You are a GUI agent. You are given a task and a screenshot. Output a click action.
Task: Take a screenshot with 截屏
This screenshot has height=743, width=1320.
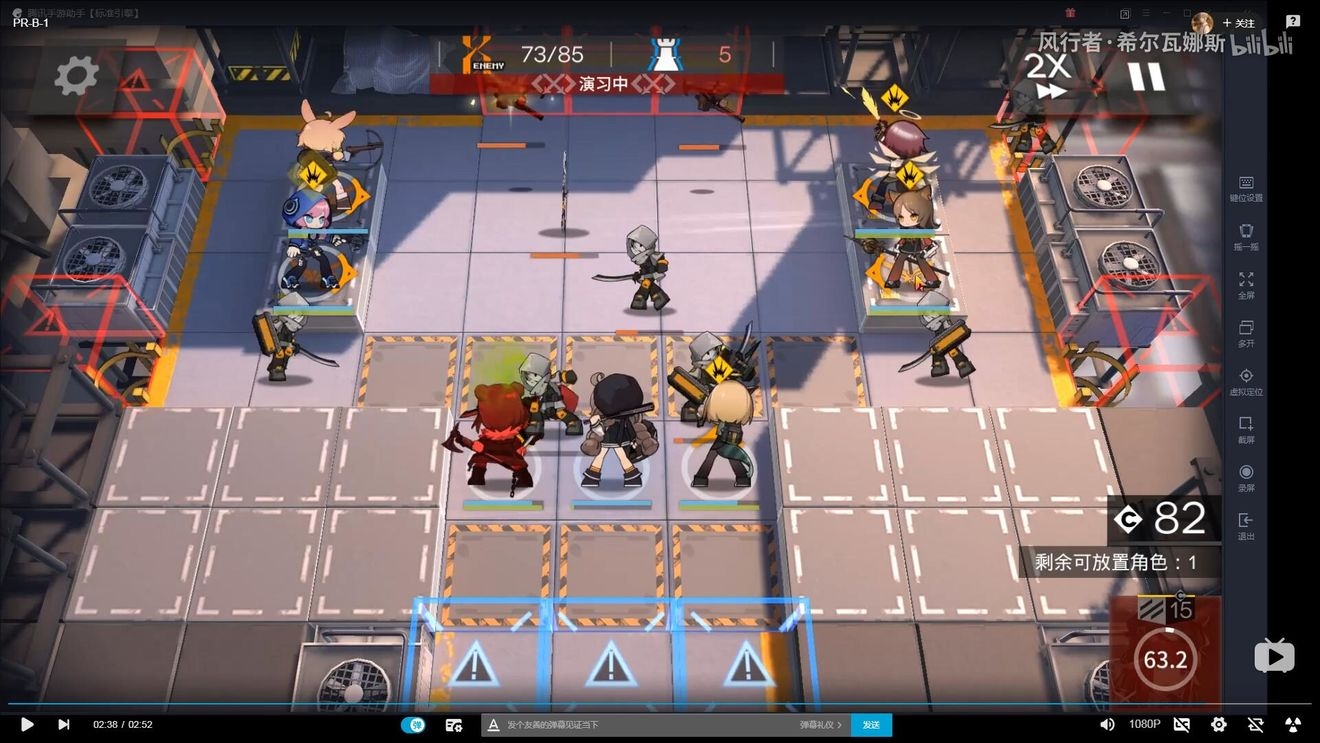tap(1246, 429)
